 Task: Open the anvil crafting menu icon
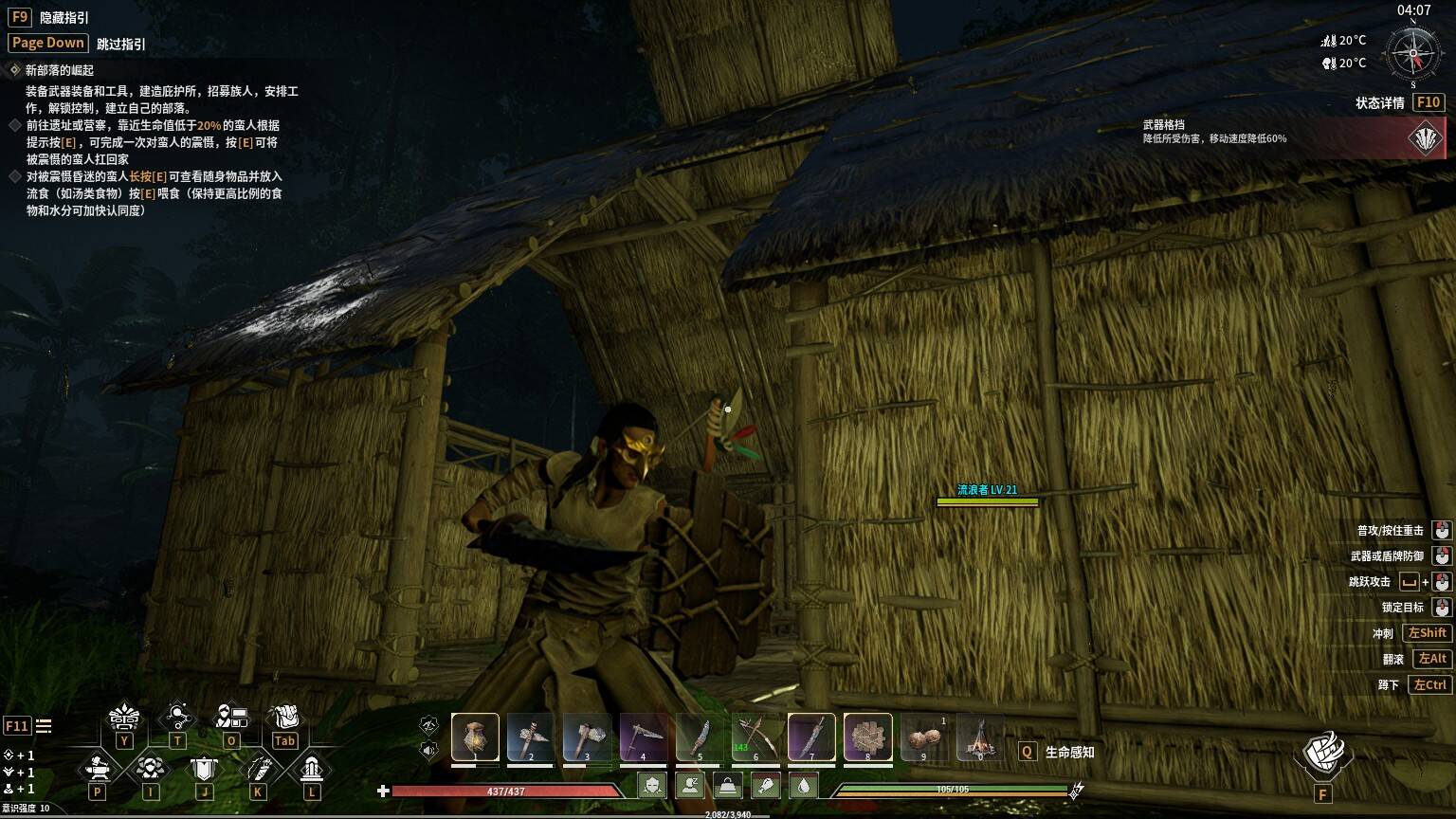tap(97, 768)
